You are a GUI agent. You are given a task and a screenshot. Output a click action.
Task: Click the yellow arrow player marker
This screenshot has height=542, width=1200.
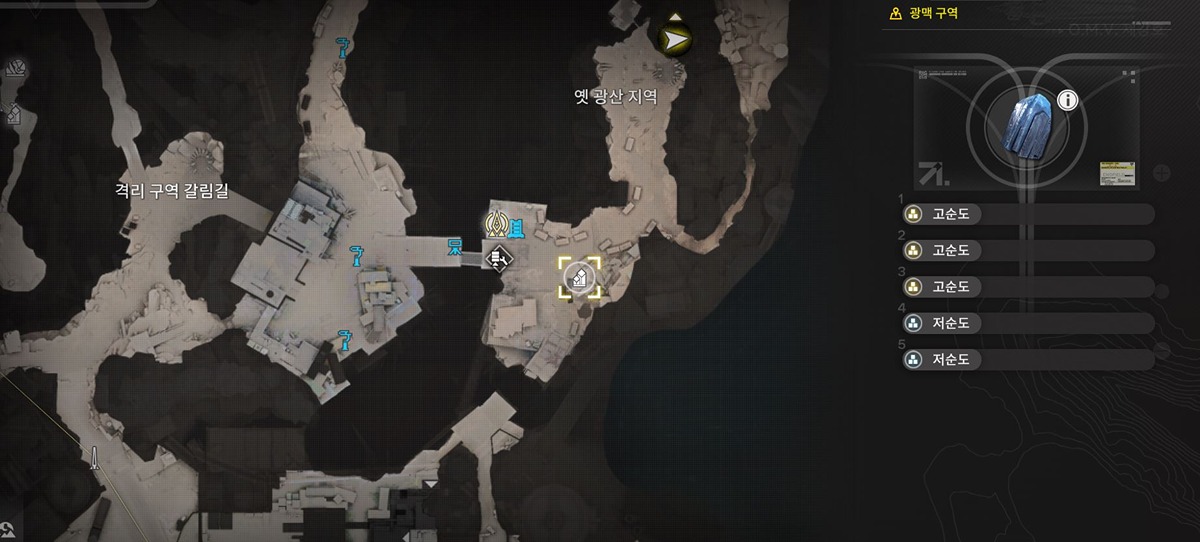[x=677, y=39]
